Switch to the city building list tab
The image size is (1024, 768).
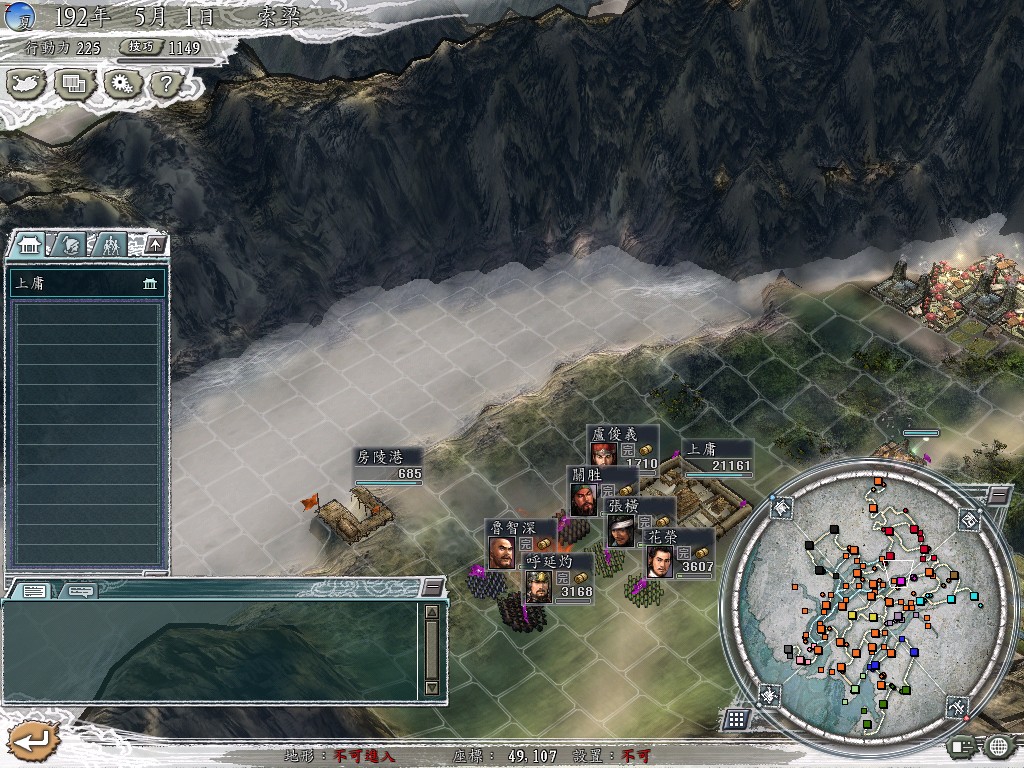pyautogui.click(x=28, y=244)
